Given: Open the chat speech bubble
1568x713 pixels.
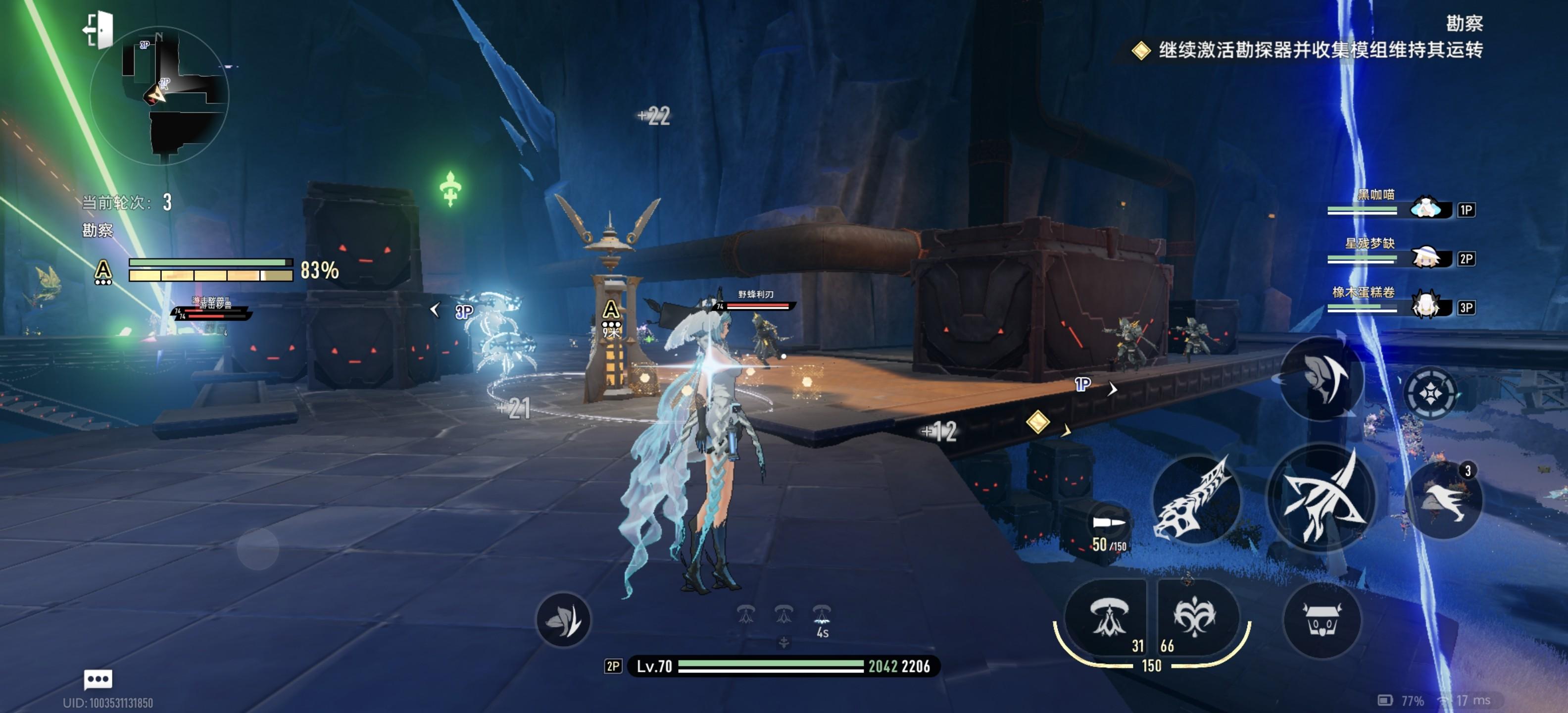Looking at the screenshot, I should 98,678.
